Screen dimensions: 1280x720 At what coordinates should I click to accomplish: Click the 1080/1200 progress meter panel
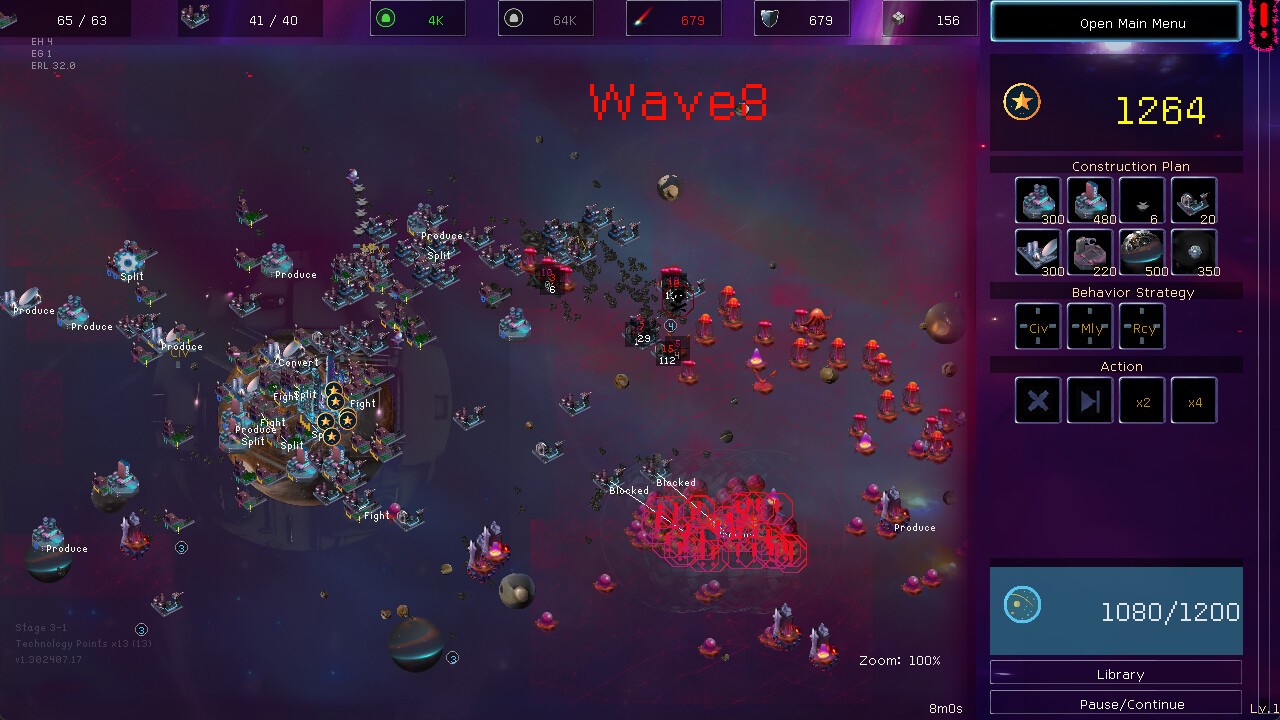[1115, 611]
